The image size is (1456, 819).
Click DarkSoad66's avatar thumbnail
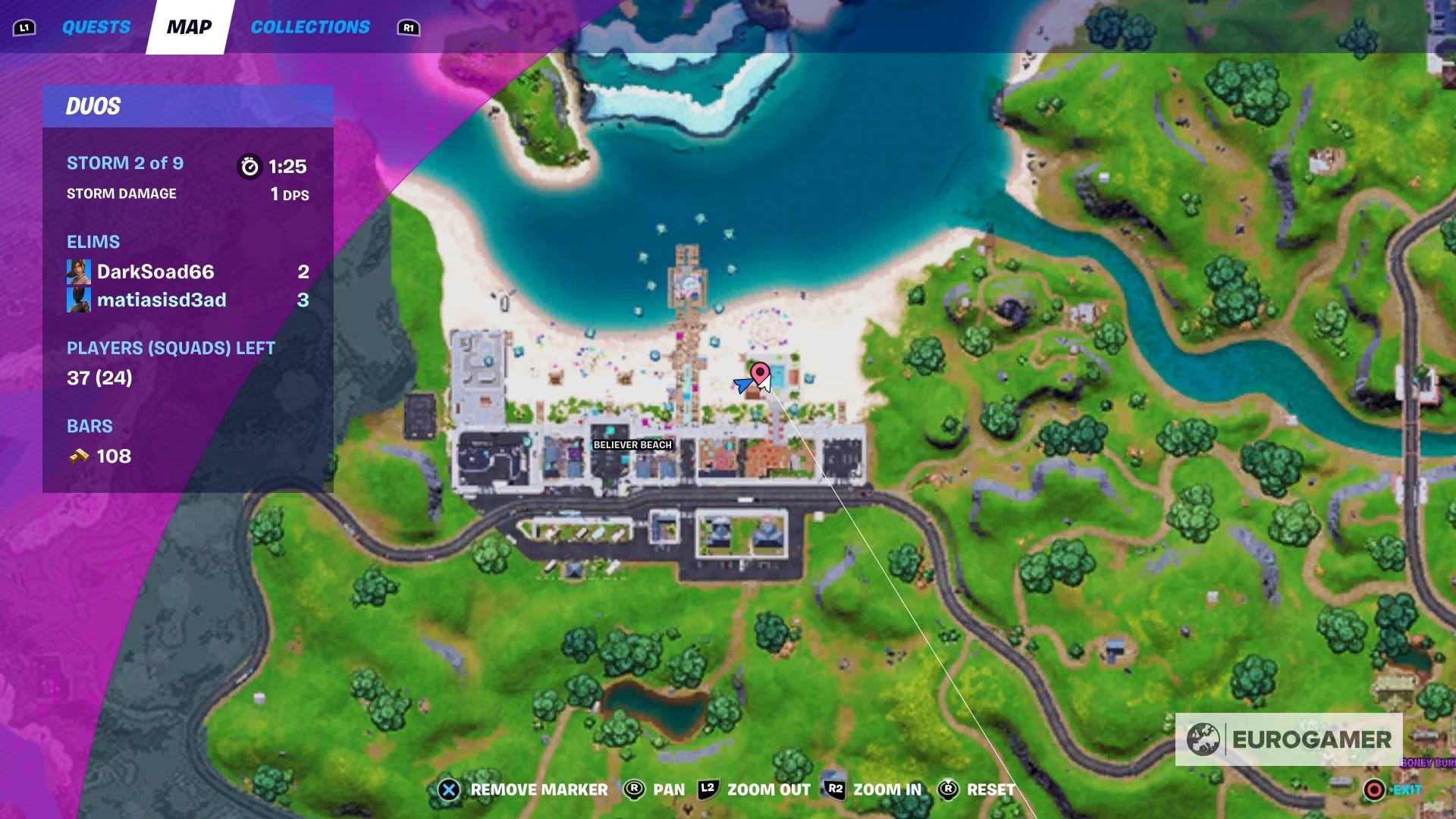pyautogui.click(x=80, y=271)
